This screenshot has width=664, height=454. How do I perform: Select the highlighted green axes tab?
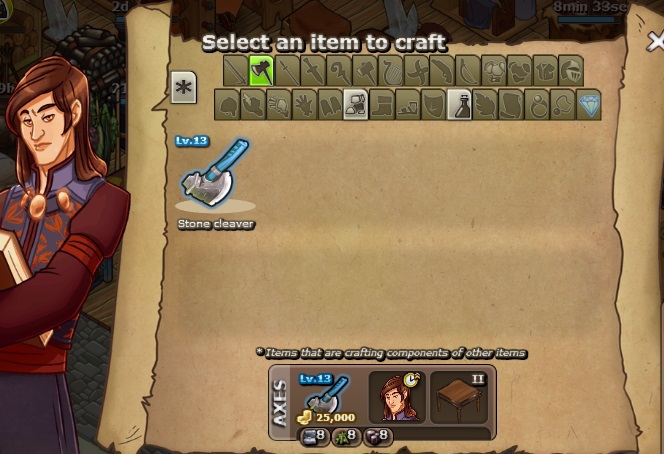pos(261,71)
